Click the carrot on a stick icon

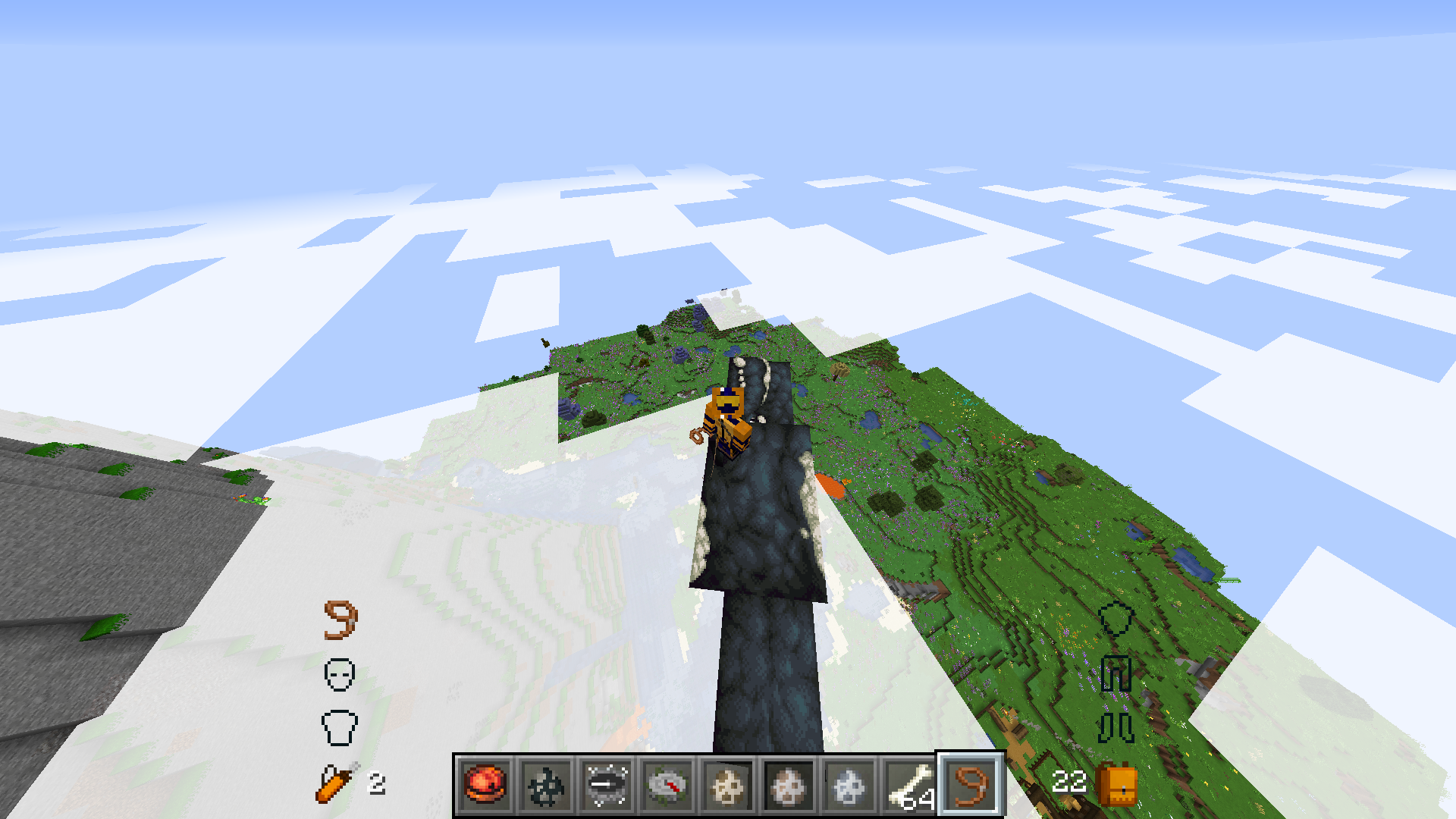[x=334, y=784]
